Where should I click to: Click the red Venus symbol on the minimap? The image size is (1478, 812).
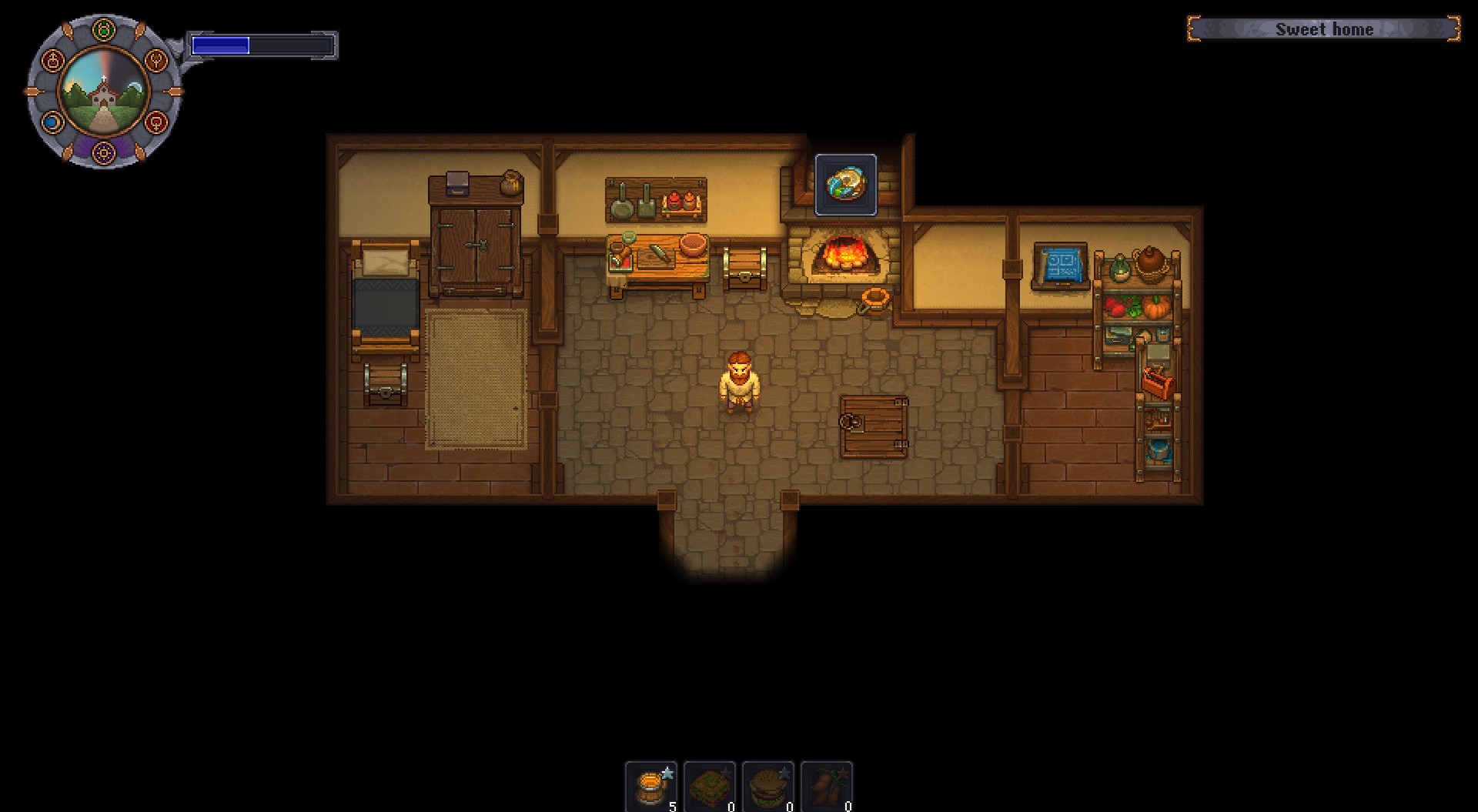[155, 122]
